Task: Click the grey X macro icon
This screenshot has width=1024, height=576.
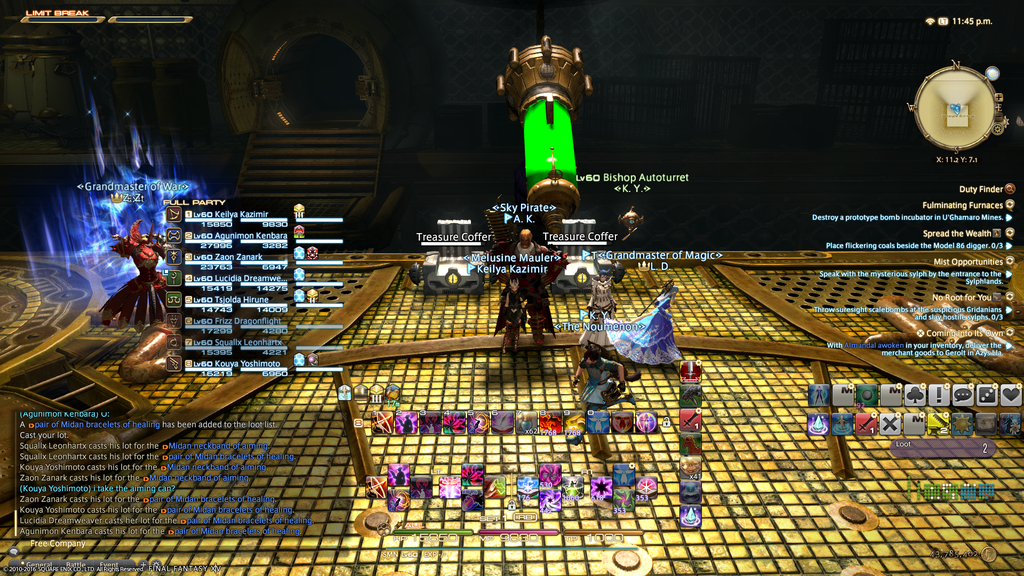Action: tap(890, 424)
